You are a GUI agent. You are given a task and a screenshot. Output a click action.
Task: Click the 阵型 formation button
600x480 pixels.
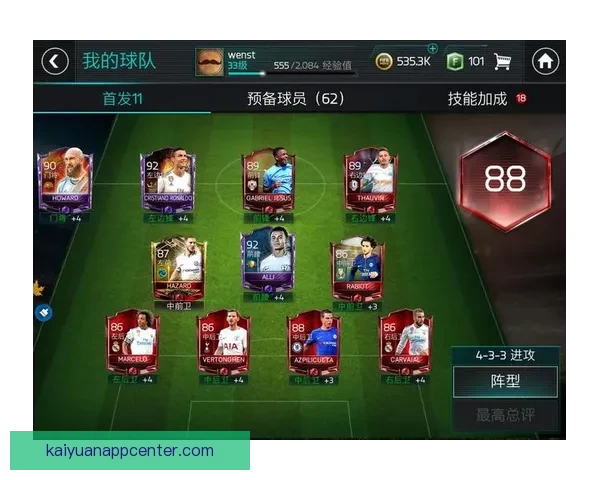(503, 381)
